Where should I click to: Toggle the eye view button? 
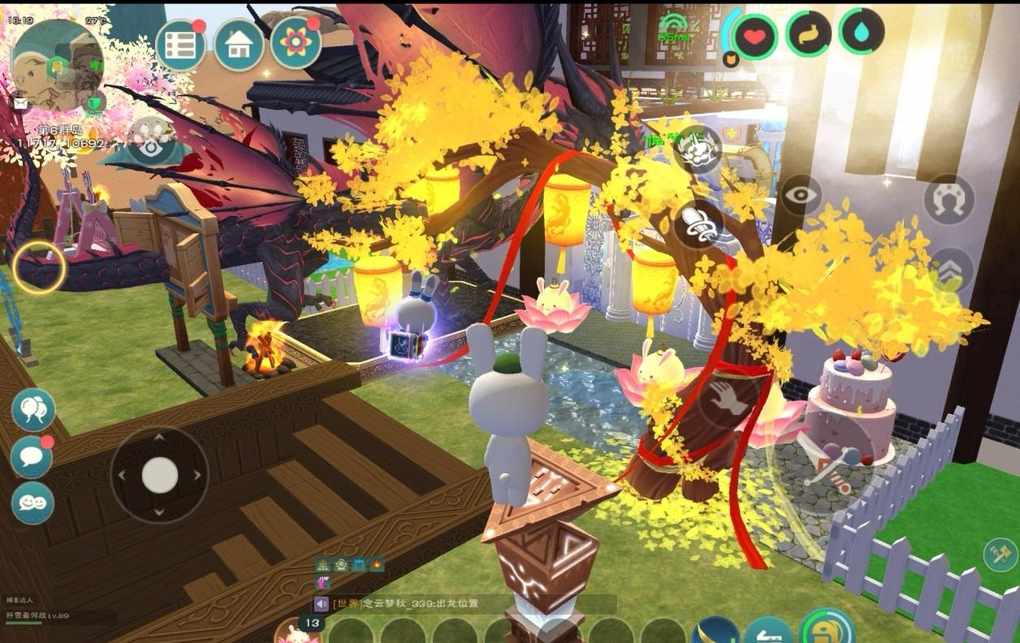coord(801,196)
